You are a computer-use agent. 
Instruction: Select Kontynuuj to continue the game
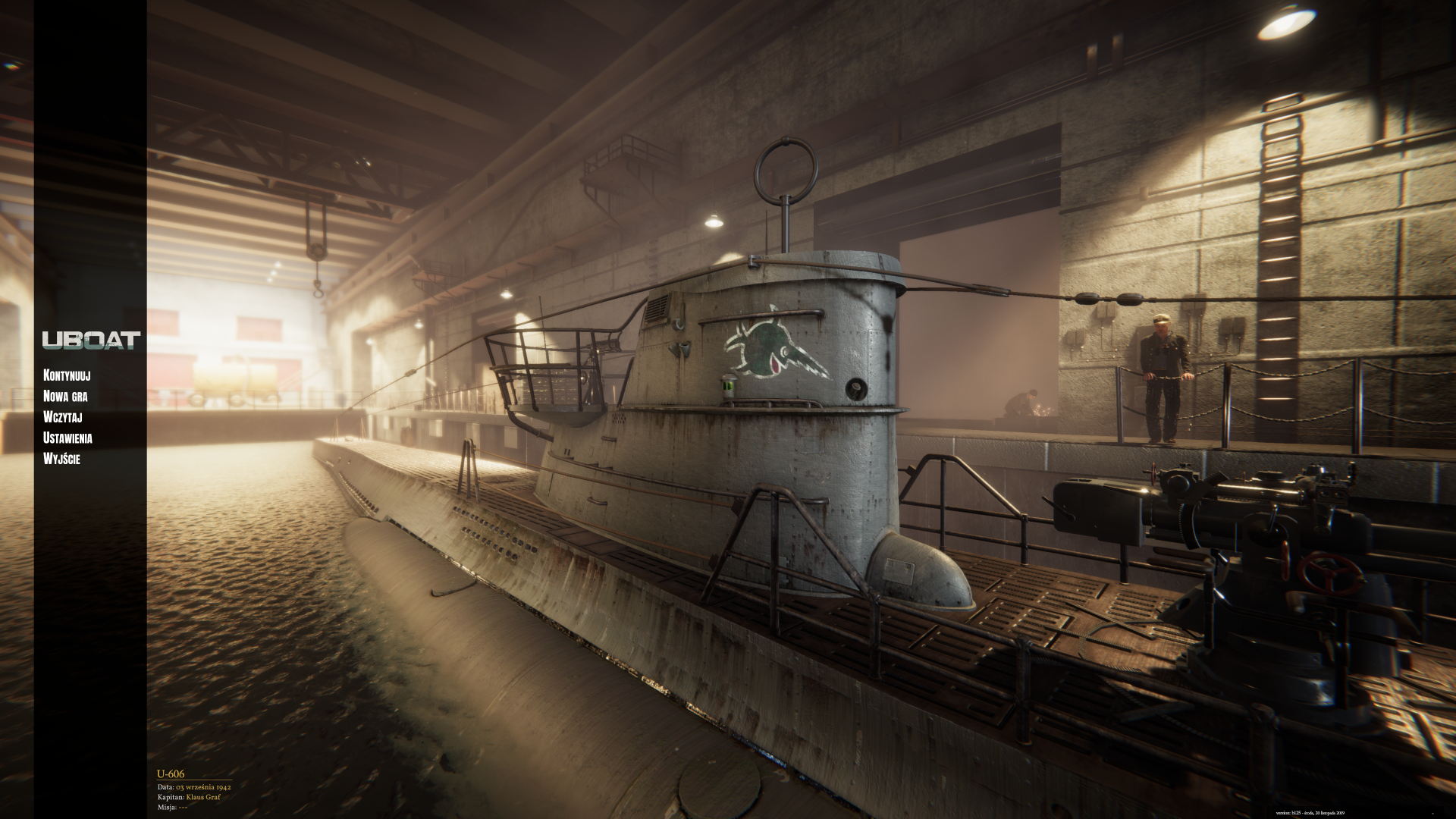pyautogui.click(x=67, y=375)
